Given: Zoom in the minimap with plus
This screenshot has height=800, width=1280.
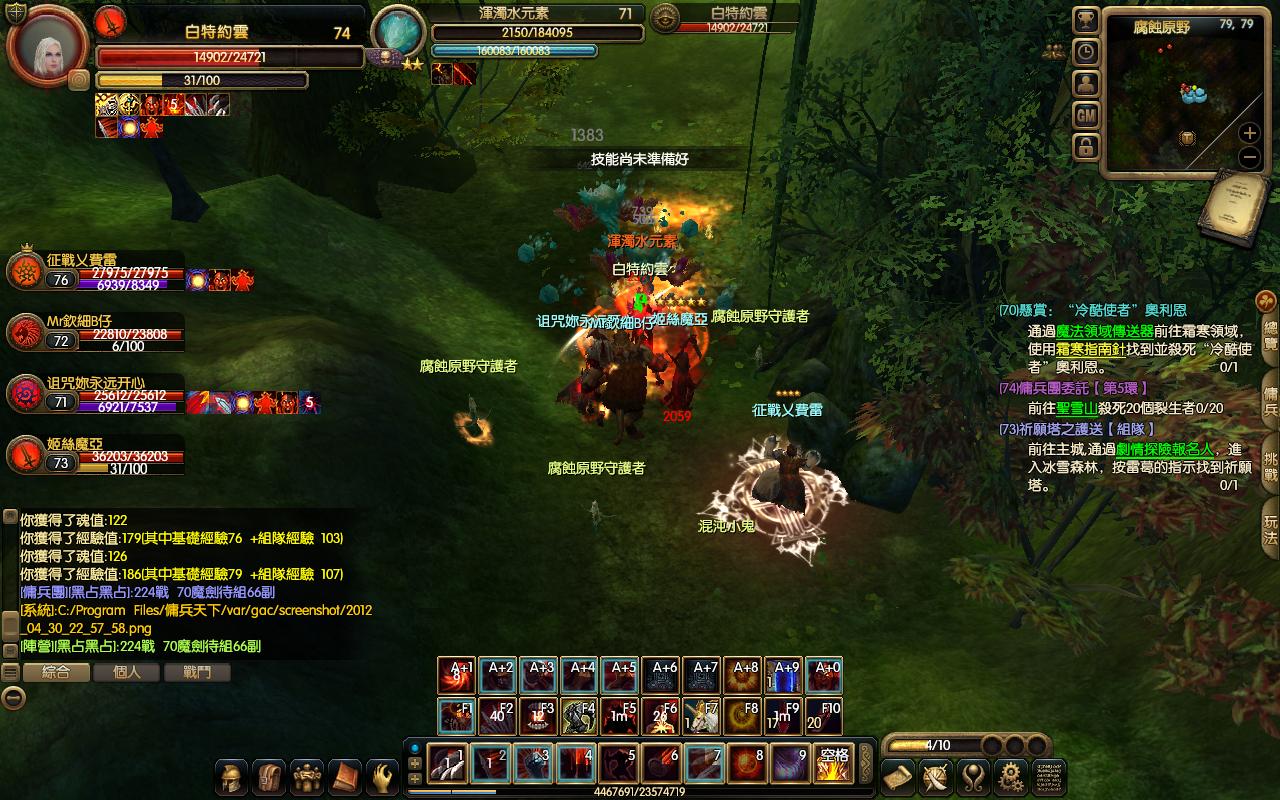Looking at the screenshot, I should click(1249, 133).
